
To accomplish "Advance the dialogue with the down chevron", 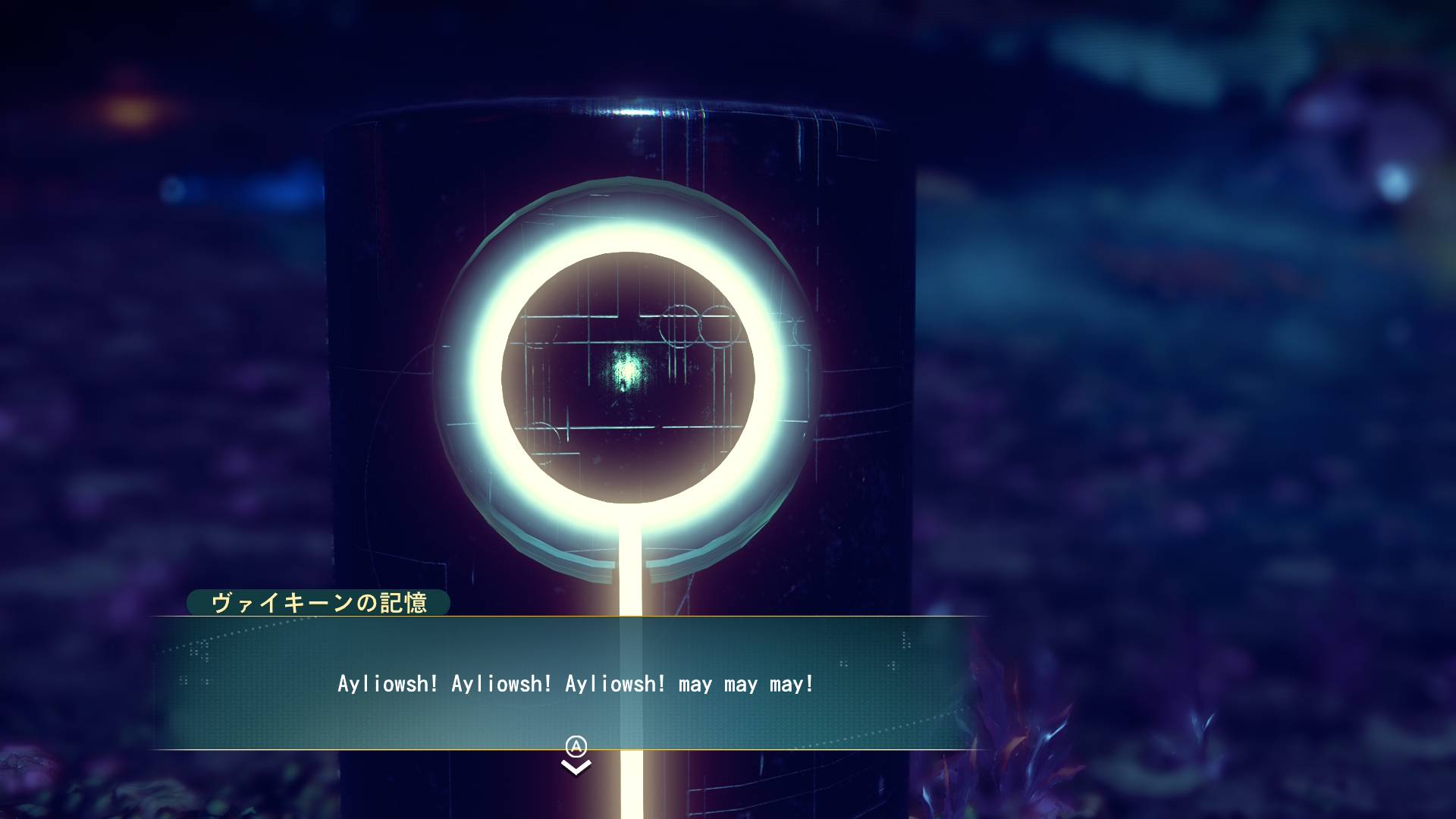I will (576, 767).
